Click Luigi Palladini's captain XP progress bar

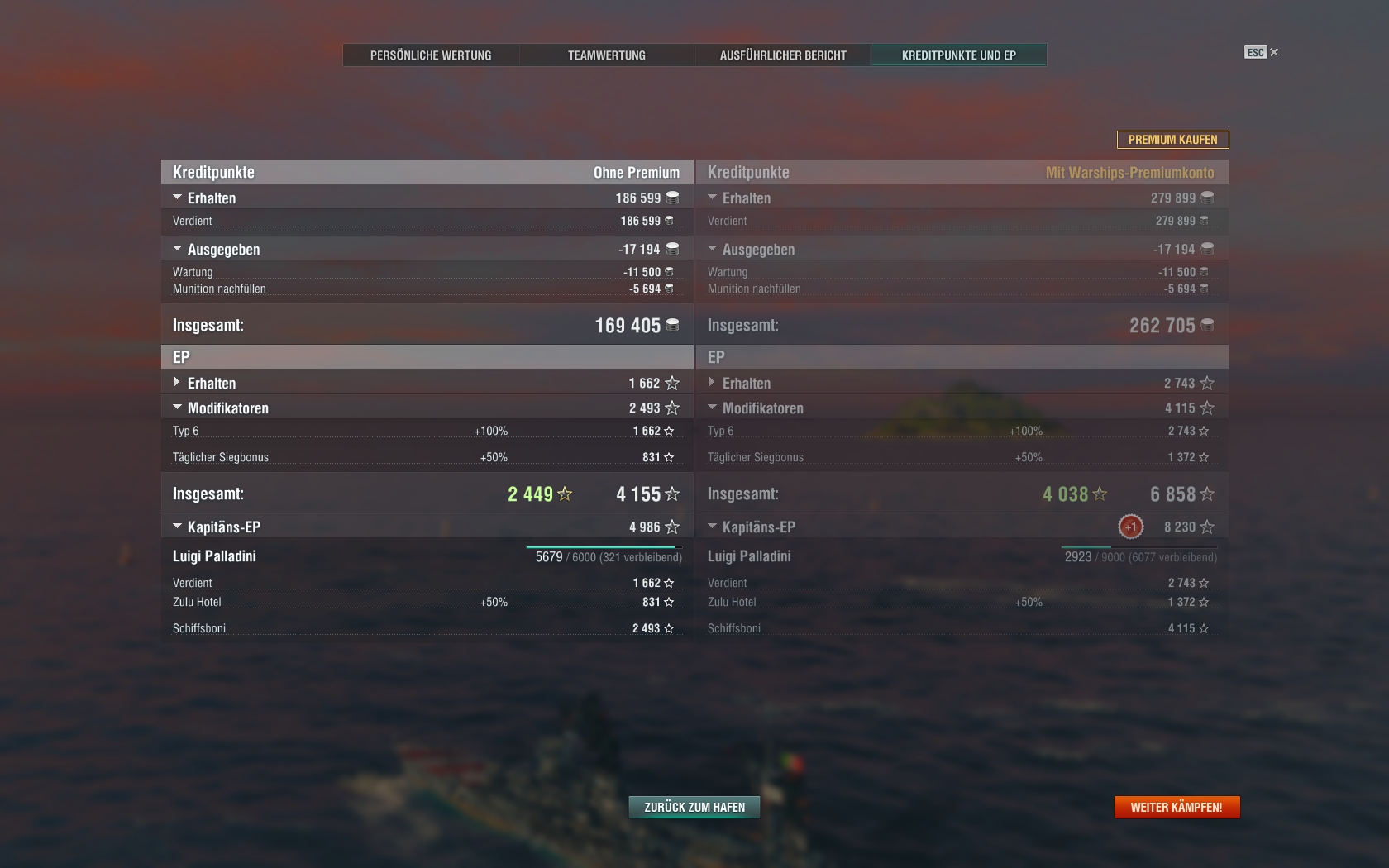pos(602,546)
